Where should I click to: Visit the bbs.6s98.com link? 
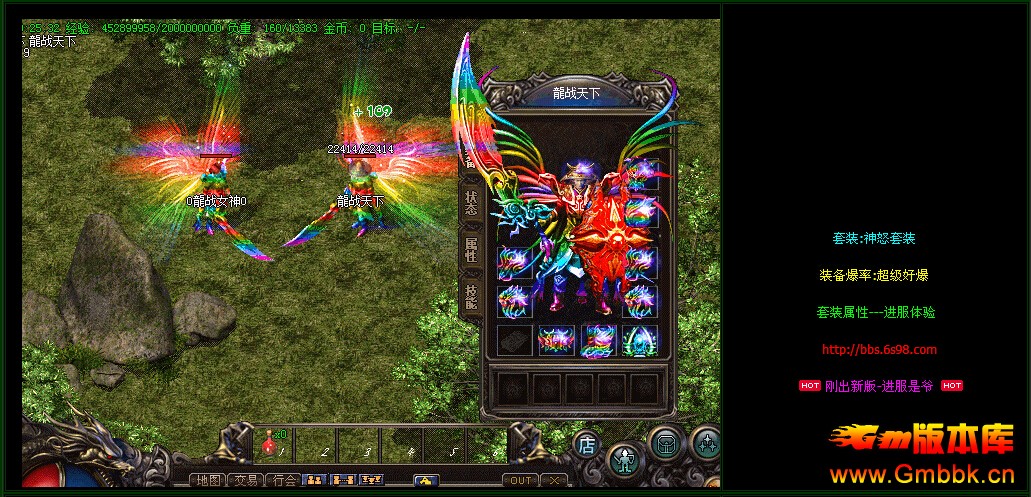(879, 350)
